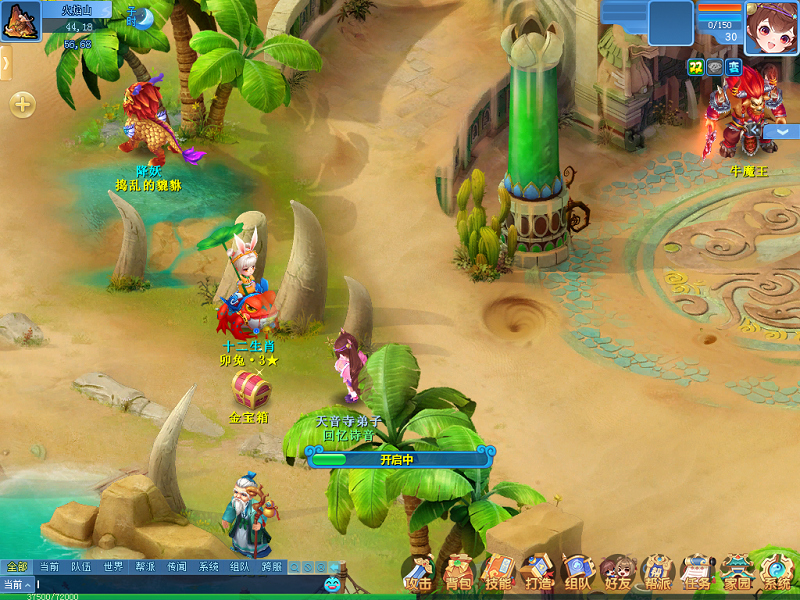Select the 全部 all-messages chat tab

(x=17, y=567)
